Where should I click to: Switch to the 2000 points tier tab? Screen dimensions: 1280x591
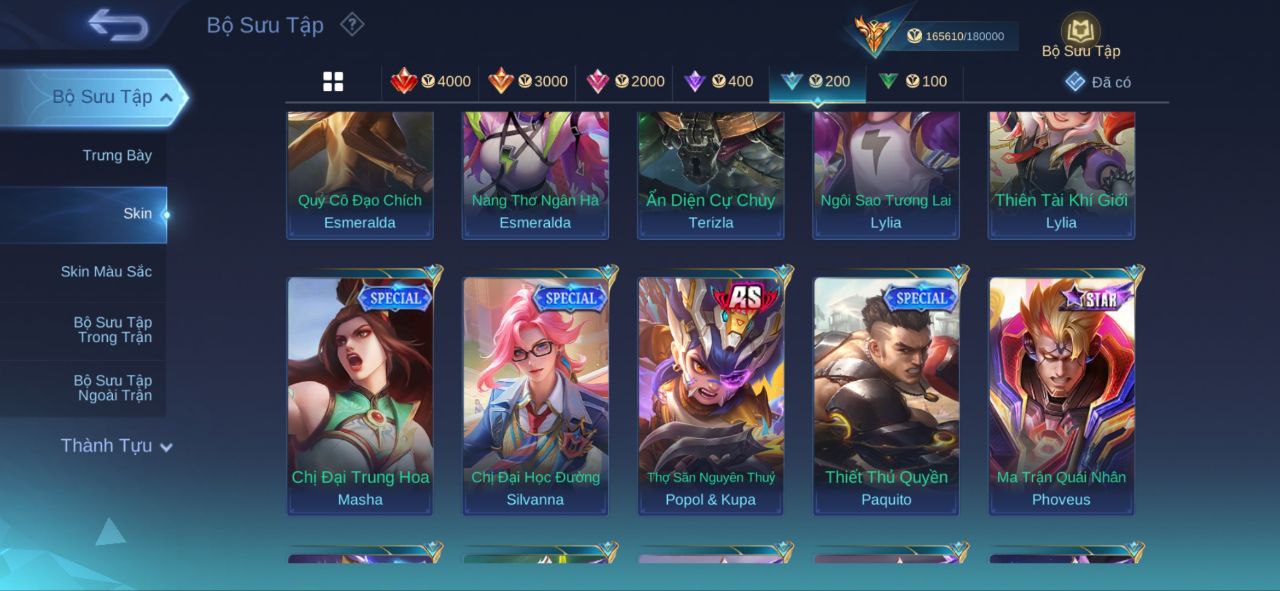[625, 82]
